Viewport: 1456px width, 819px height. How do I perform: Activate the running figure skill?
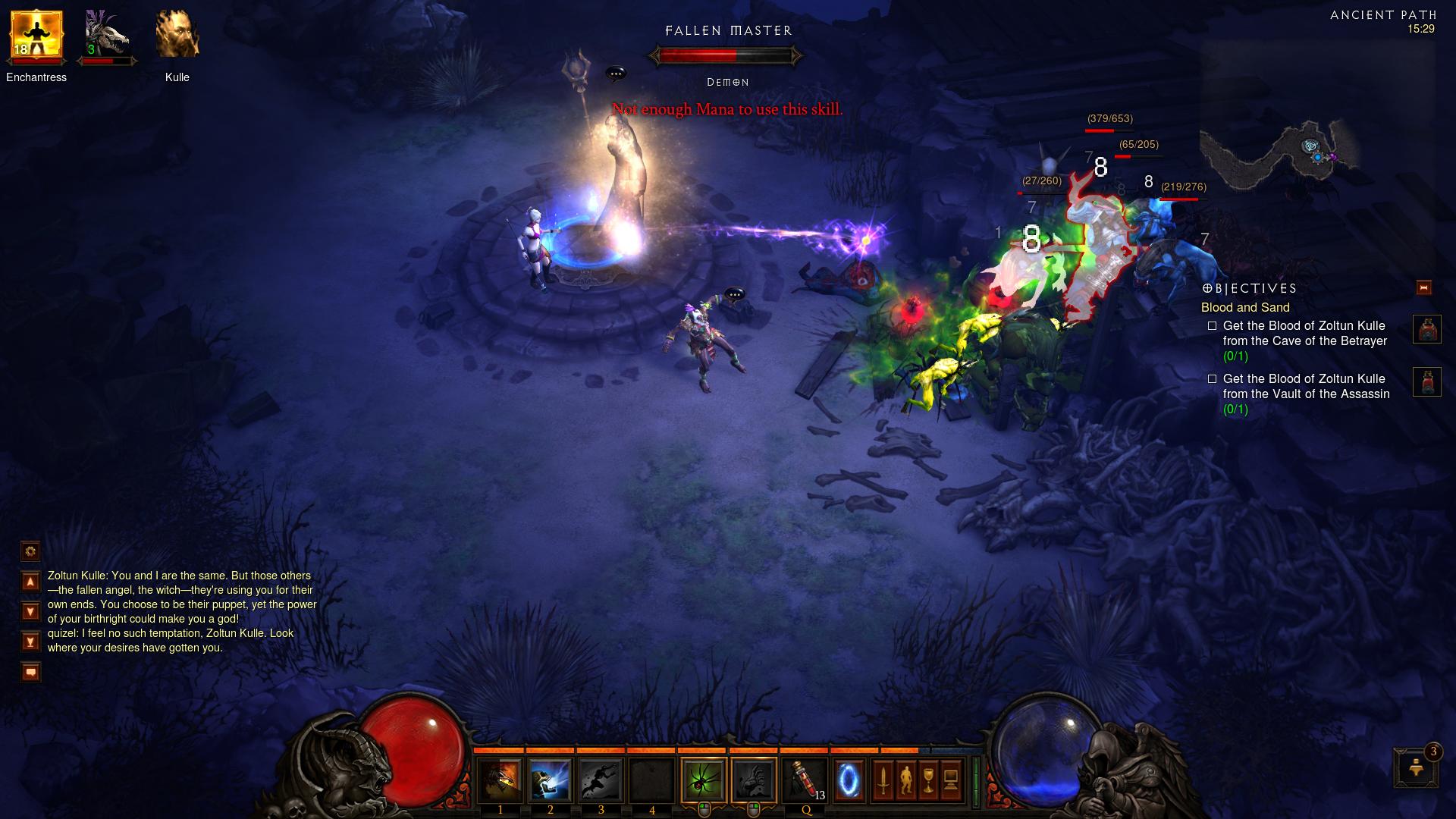coord(601,780)
